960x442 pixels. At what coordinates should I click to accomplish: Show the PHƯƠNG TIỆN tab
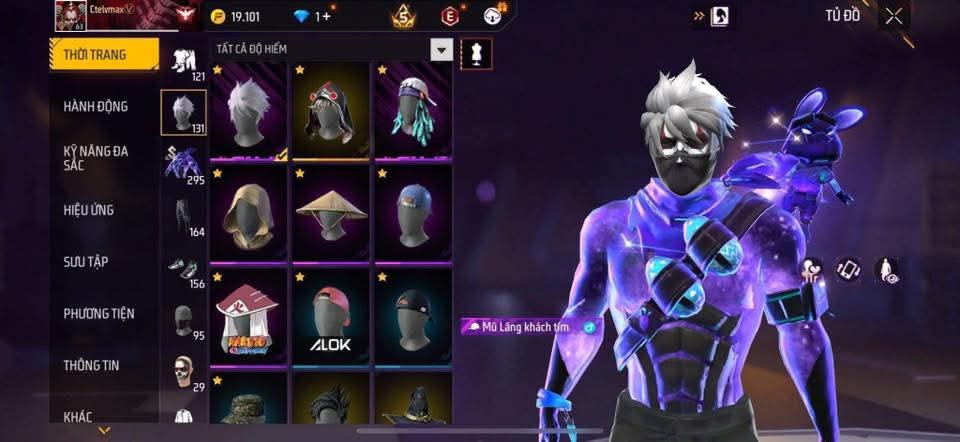coord(98,313)
